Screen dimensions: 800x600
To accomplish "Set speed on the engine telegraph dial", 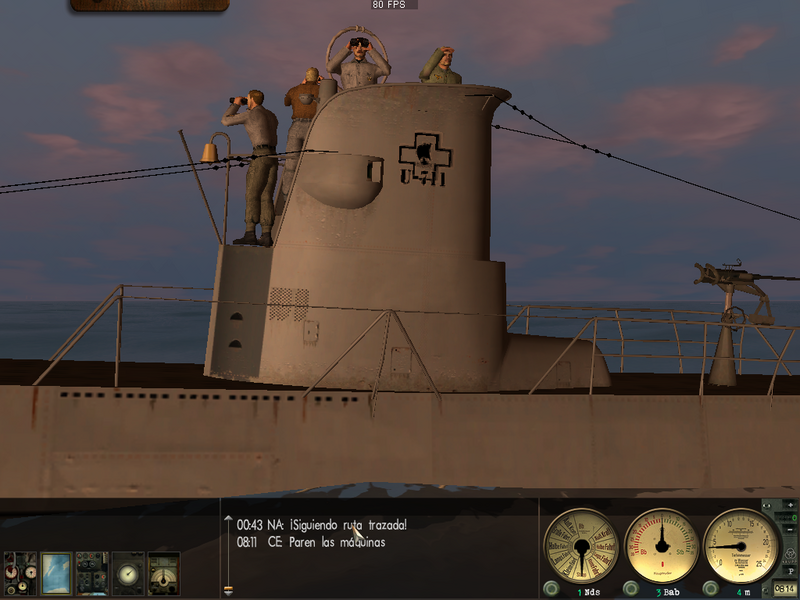I will point(581,546).
